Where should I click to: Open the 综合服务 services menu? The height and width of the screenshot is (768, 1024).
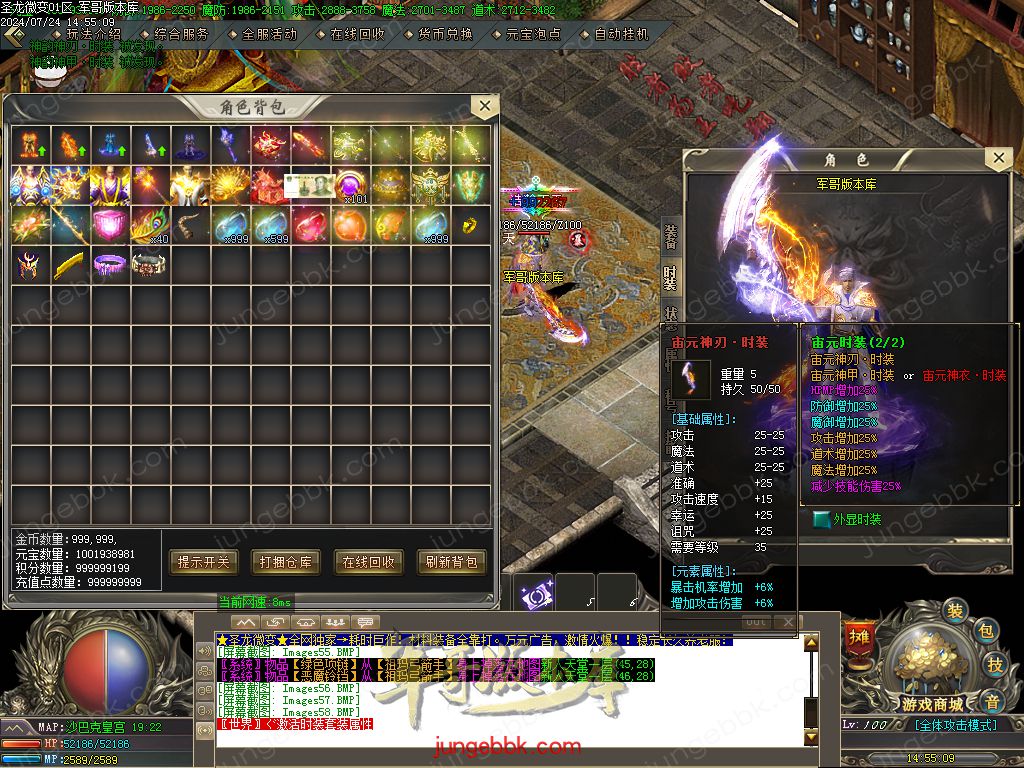(182, 33)
